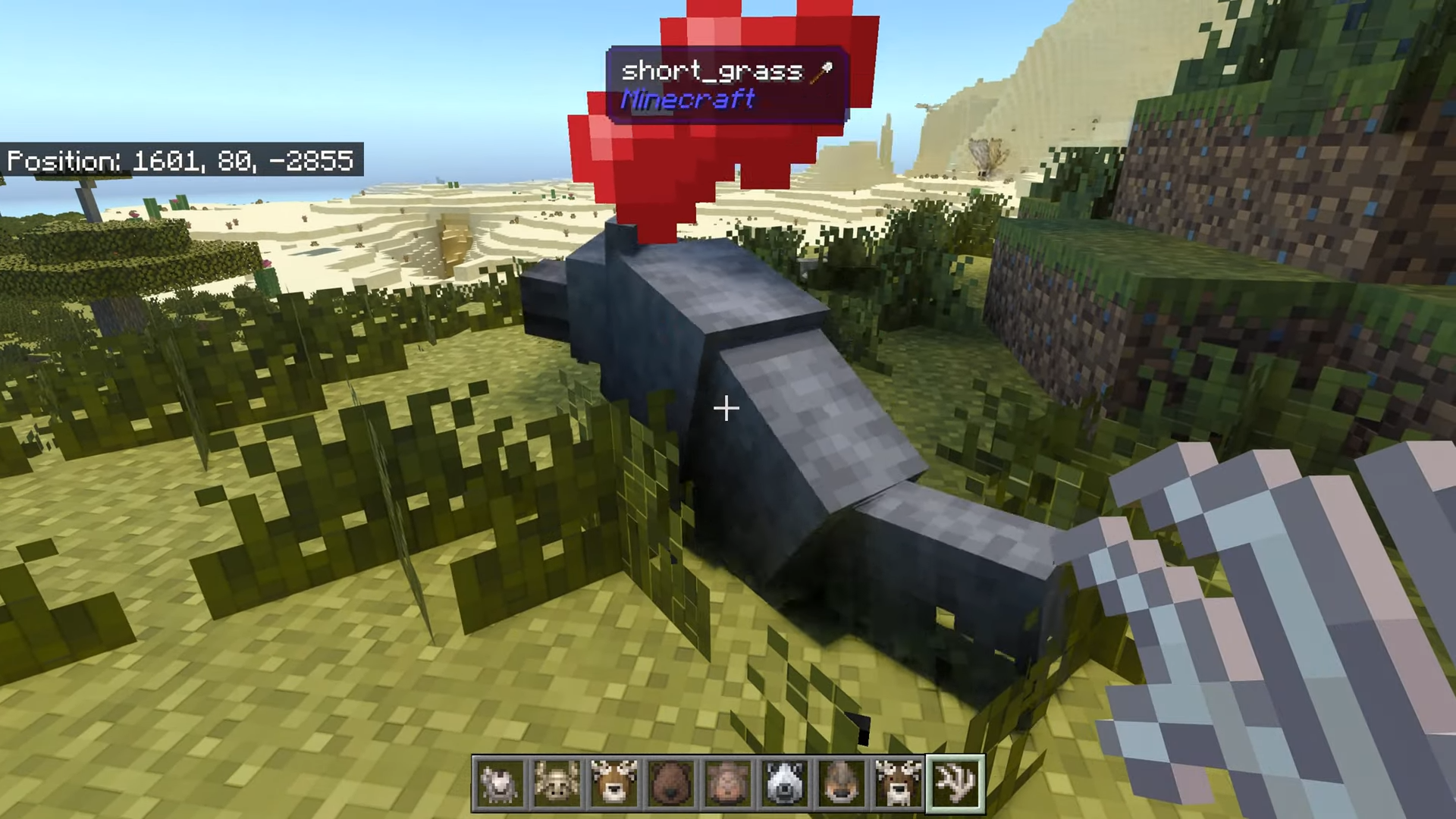Choose the white and black badger head slot
This screenshot has width=1456, height=819.
(784, 783)
